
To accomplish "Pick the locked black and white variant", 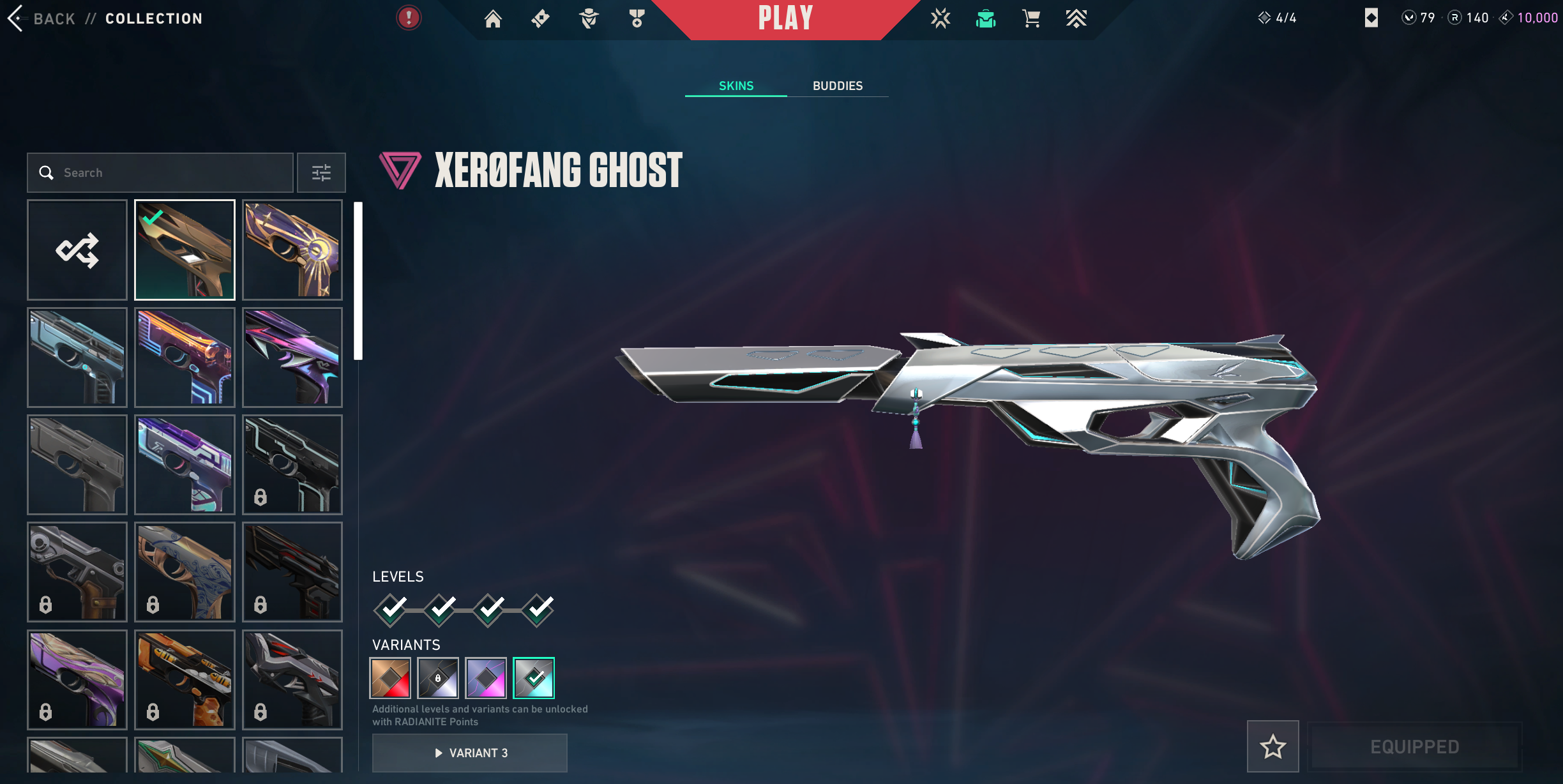I will [x=438, y=678].
